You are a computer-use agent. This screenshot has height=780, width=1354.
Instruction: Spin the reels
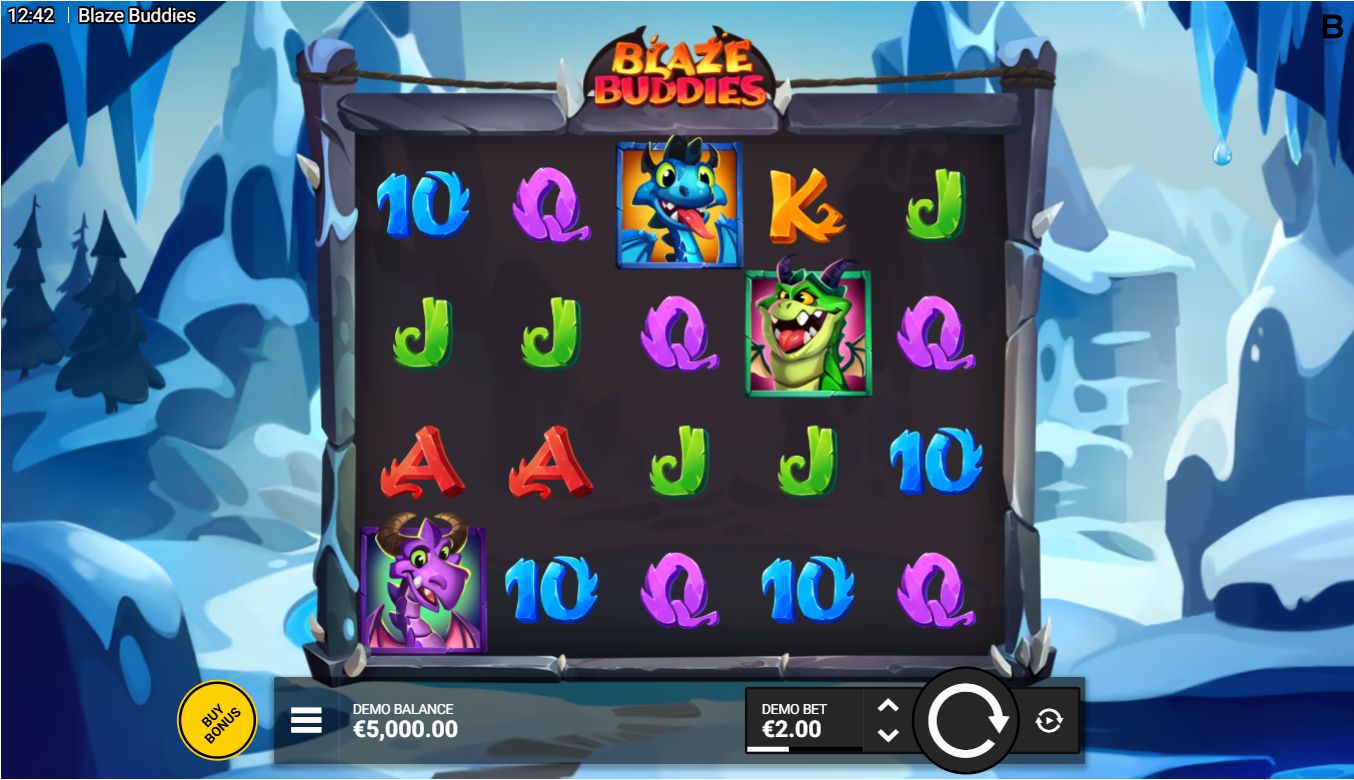point(967,720)
